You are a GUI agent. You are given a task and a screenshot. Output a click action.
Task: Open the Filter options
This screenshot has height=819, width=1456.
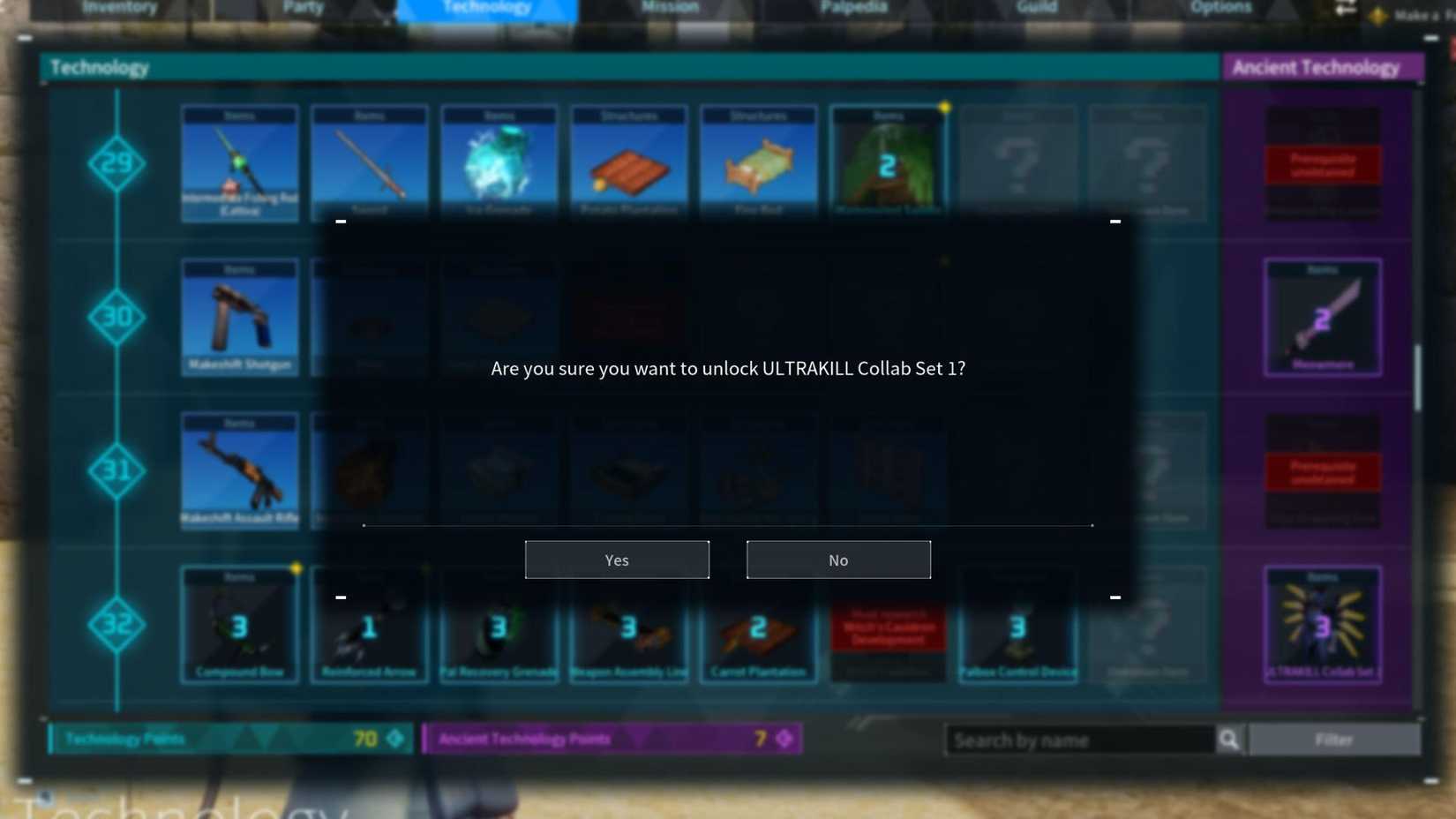point(1335,740)
